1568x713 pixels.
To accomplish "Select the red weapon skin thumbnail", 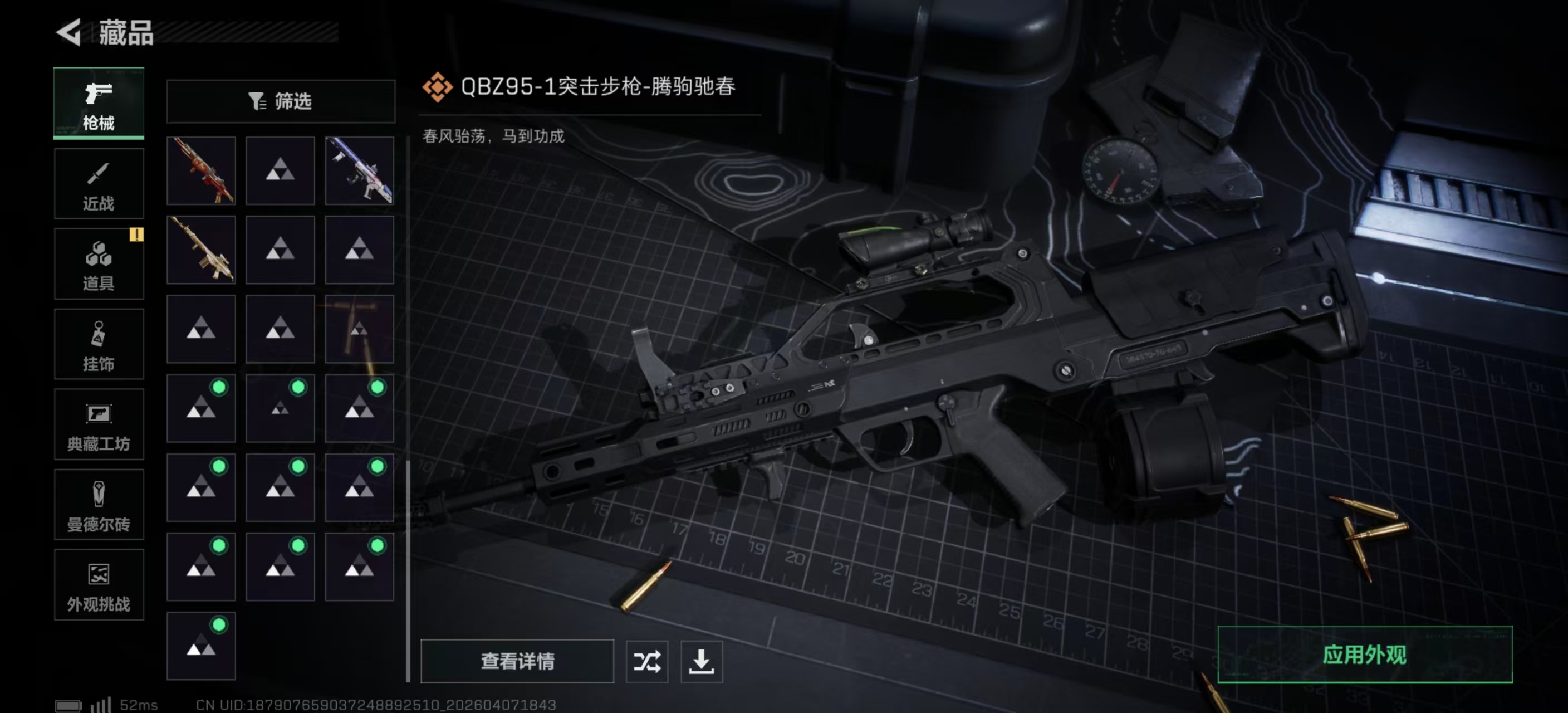I will pos(201,170).
